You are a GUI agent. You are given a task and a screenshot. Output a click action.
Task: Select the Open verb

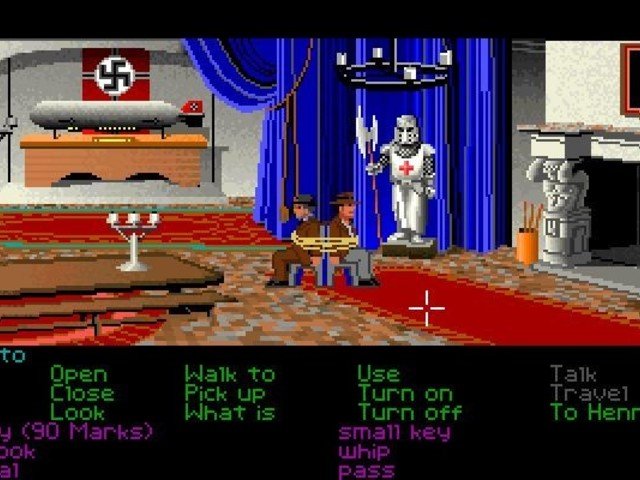click(x=78, y=375)
